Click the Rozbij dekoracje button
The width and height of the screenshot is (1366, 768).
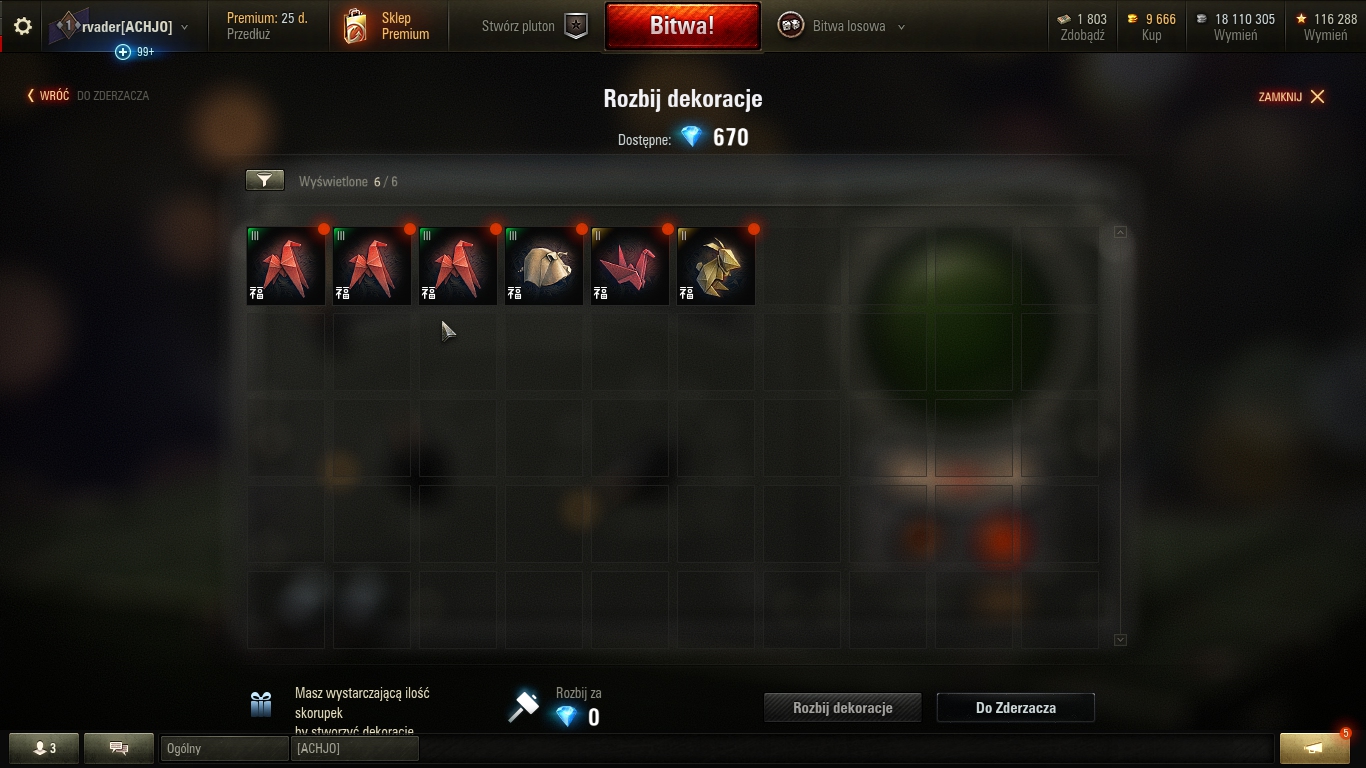click(842, 708)
